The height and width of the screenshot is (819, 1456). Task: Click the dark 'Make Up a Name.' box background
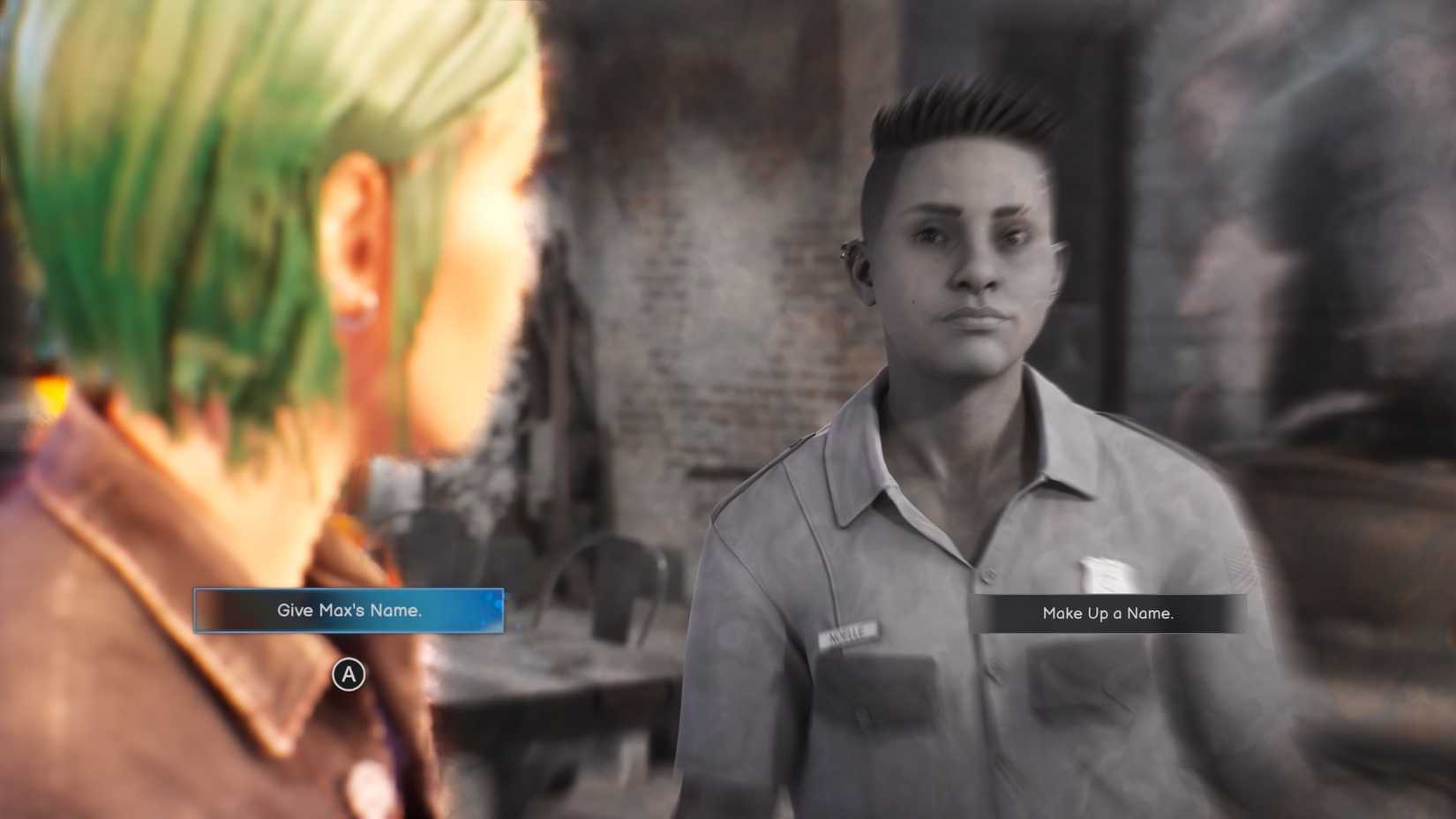(1108, 614)
